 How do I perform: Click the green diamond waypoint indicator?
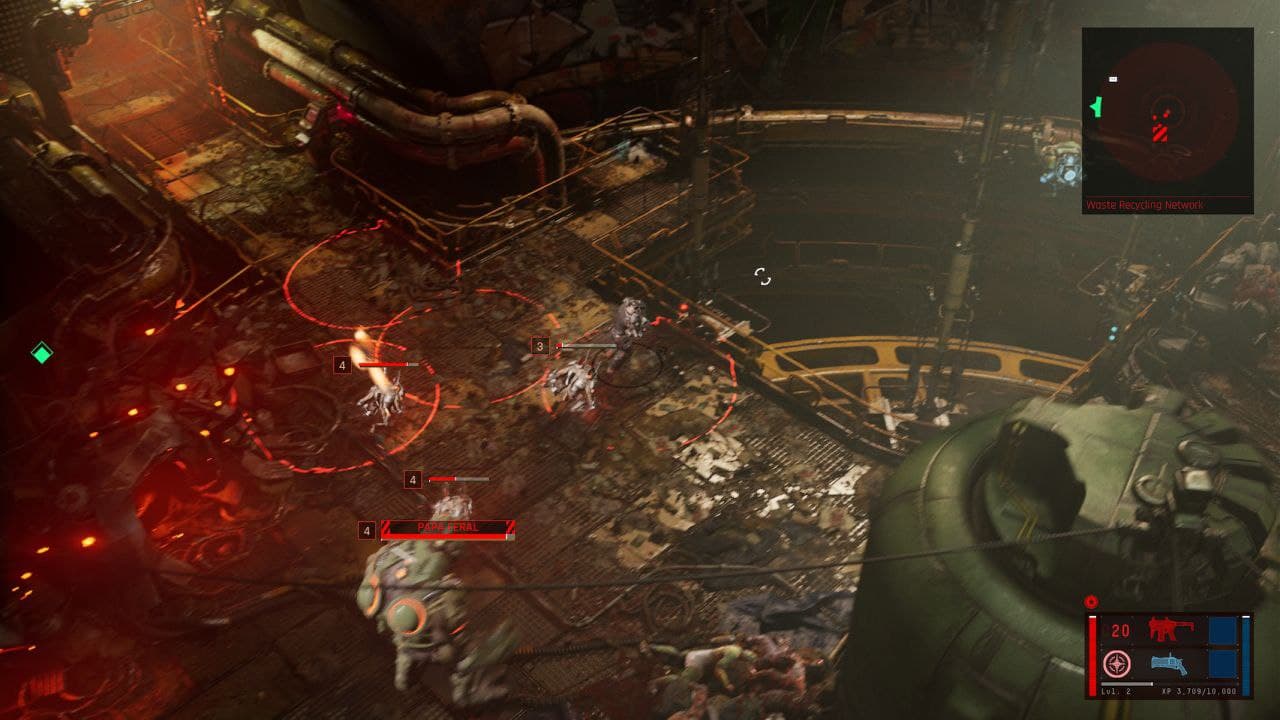41,352
